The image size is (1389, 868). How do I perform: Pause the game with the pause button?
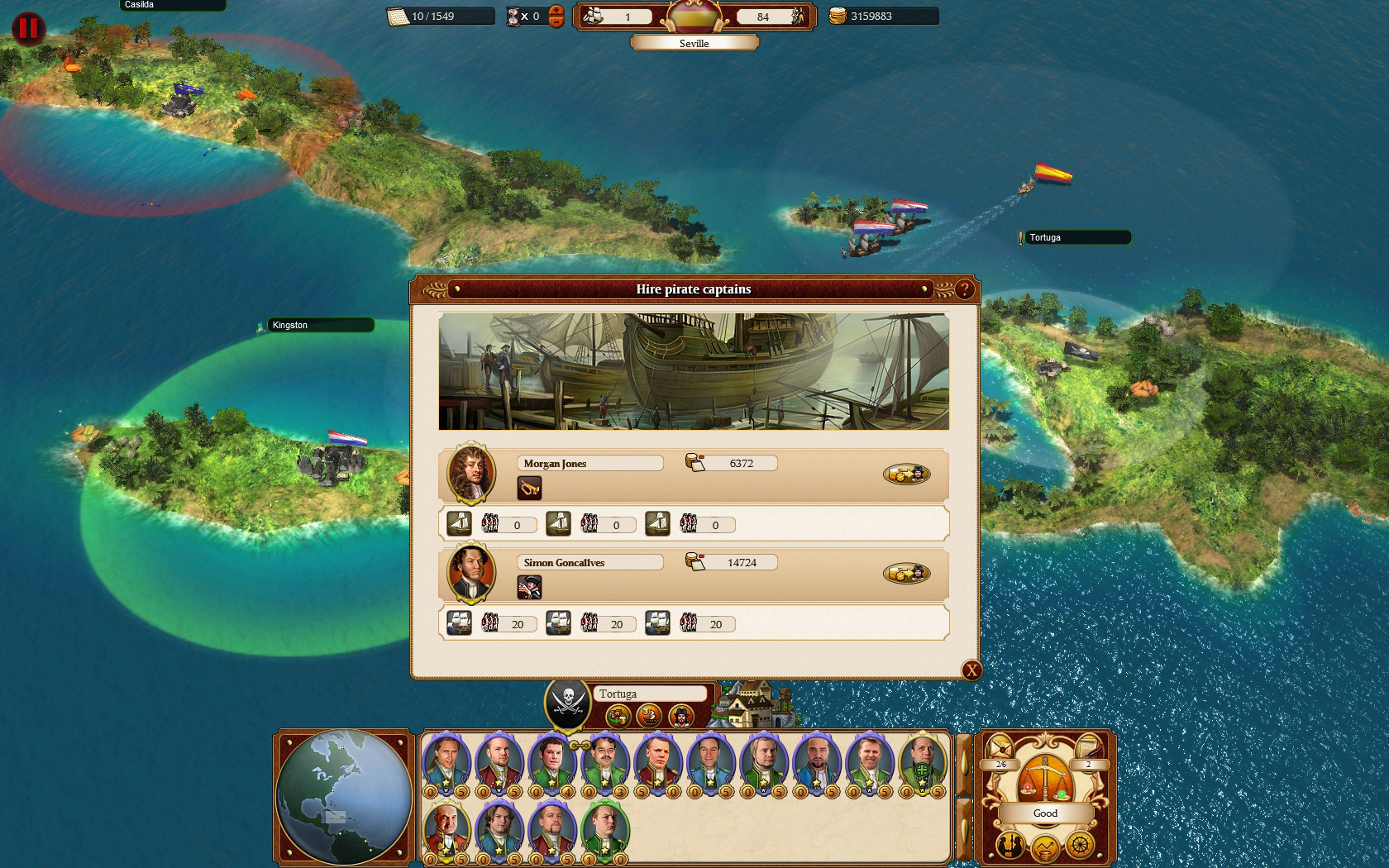click(28, 28)
